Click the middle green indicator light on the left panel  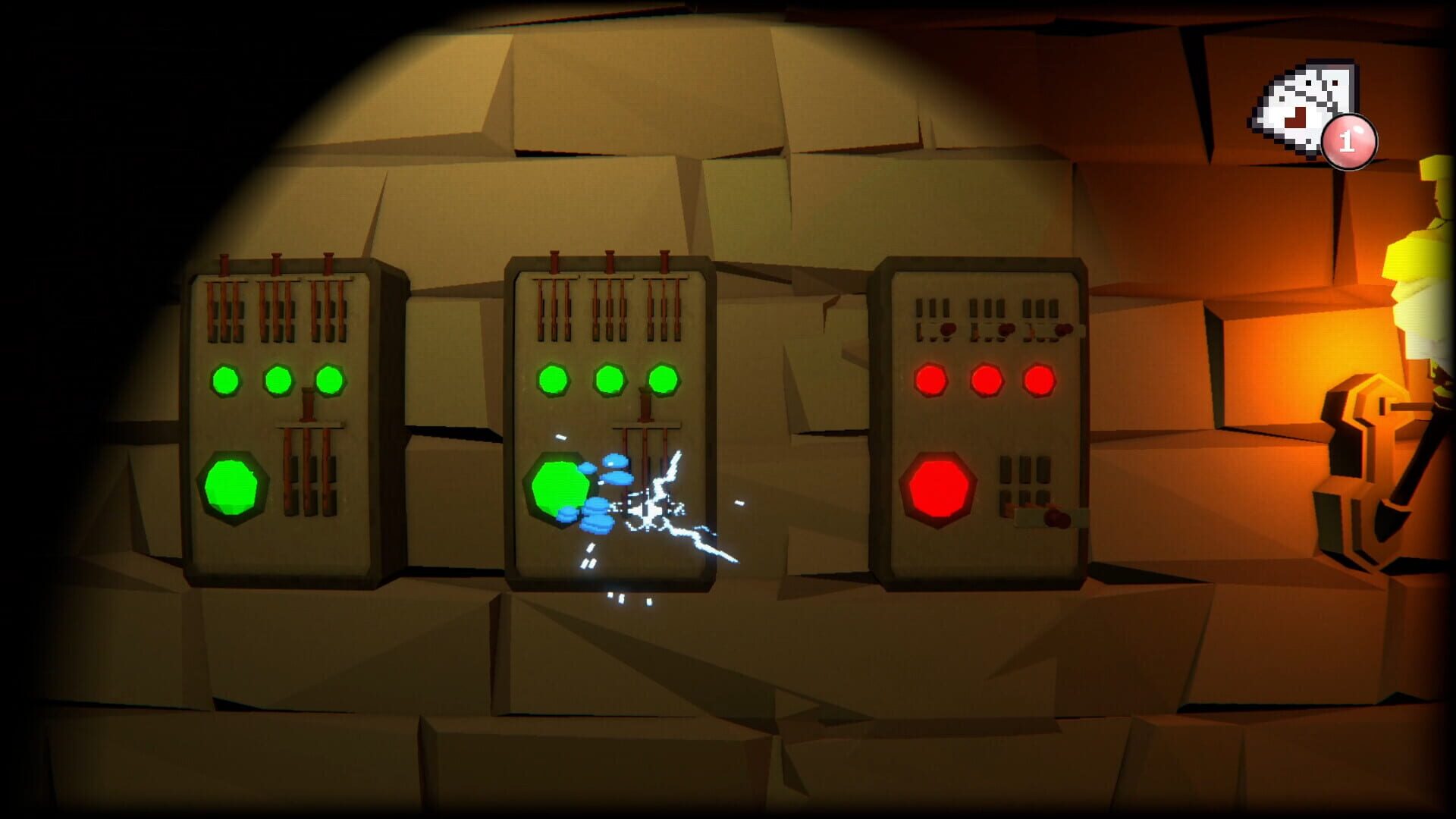coord(278,381)
